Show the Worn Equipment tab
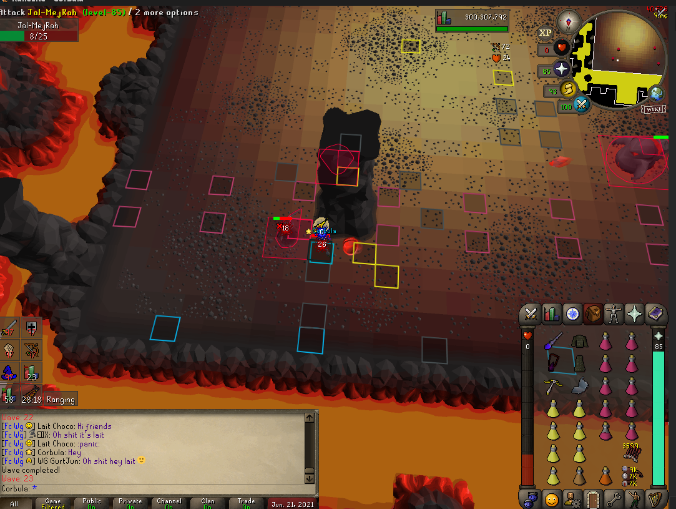This screenshot has width=676, height=509. [613, 314]
